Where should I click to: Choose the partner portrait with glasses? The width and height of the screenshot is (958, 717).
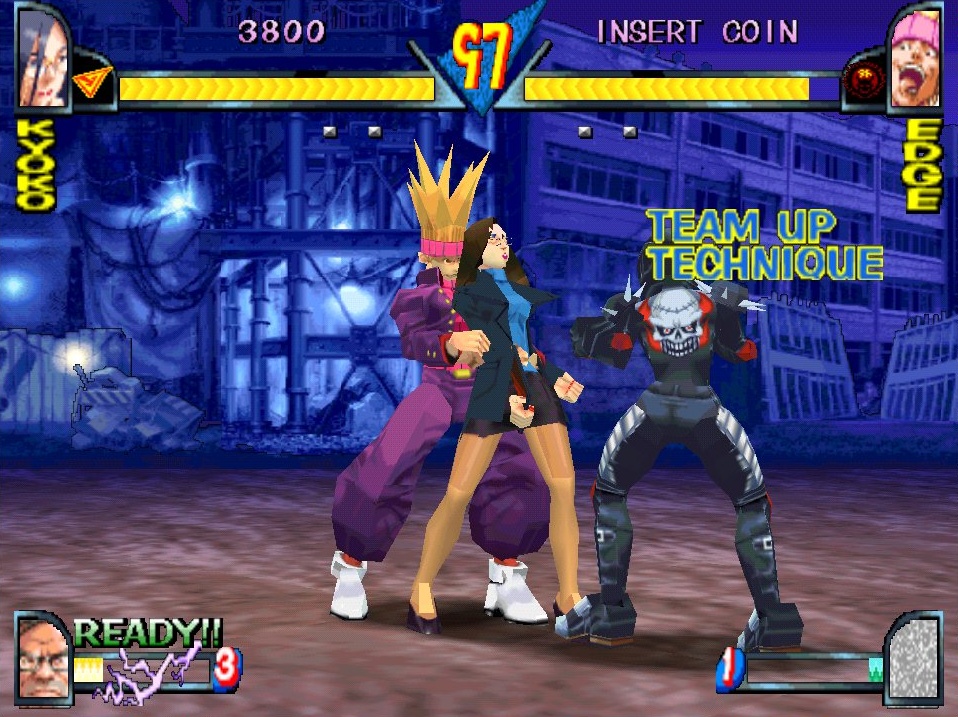[x=43, y=658]
